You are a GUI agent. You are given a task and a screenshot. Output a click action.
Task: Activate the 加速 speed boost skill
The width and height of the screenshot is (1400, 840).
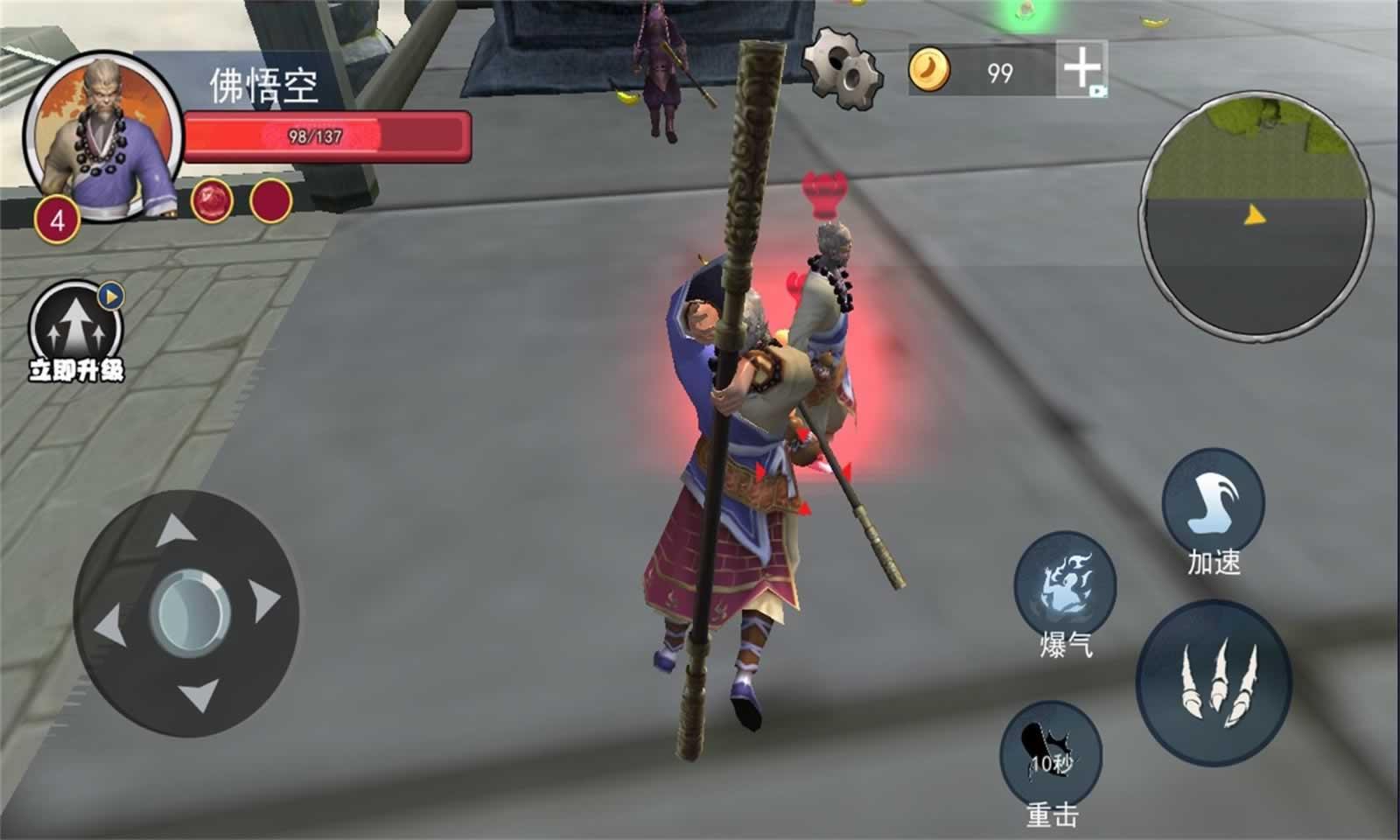tap(1213, 500)
